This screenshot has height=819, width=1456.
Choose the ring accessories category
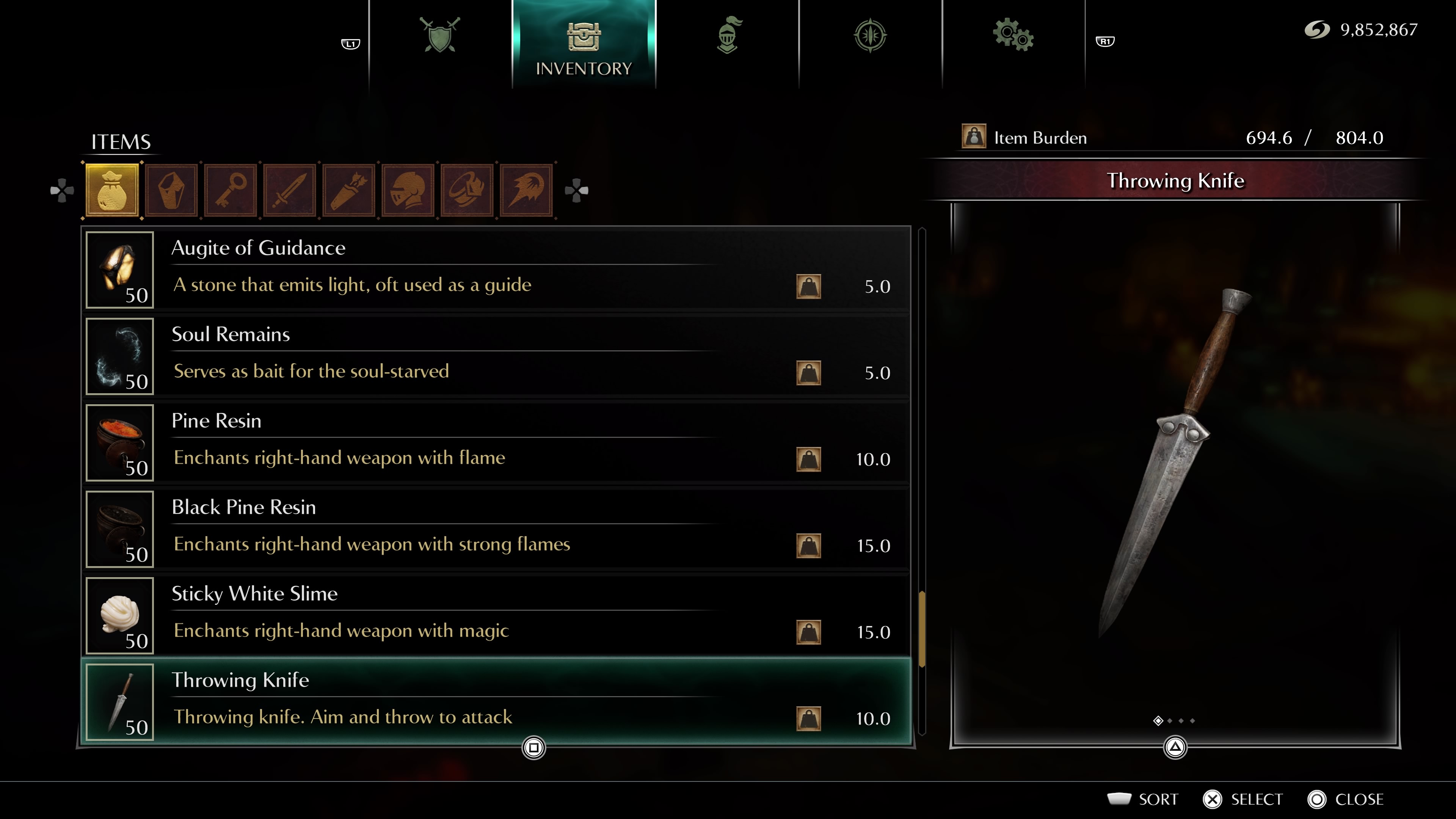coord(467,190)
